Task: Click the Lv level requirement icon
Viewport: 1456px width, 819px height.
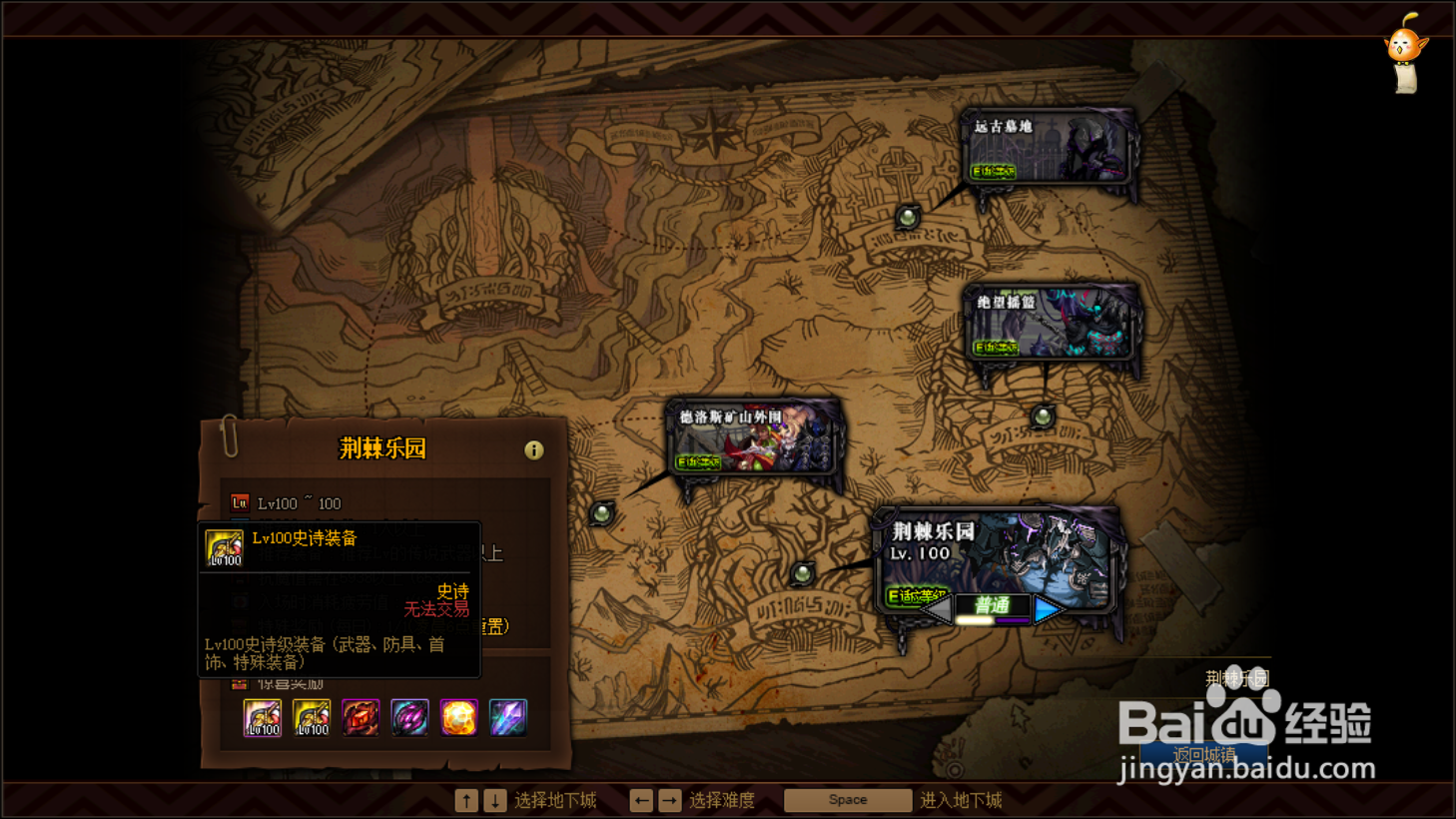Action: (239, 502)
